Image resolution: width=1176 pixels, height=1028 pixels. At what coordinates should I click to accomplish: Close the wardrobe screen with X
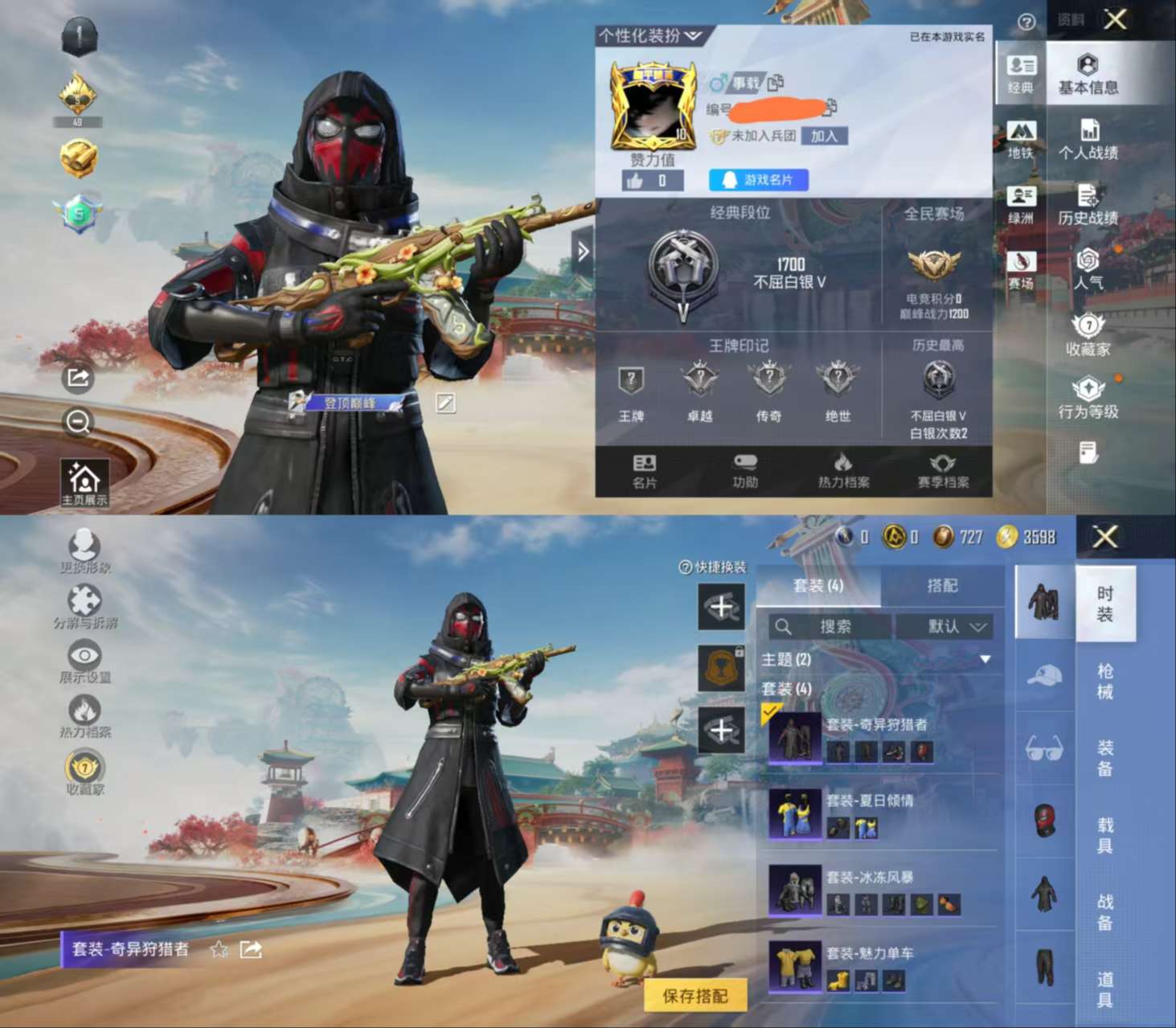pos(1105,537)
